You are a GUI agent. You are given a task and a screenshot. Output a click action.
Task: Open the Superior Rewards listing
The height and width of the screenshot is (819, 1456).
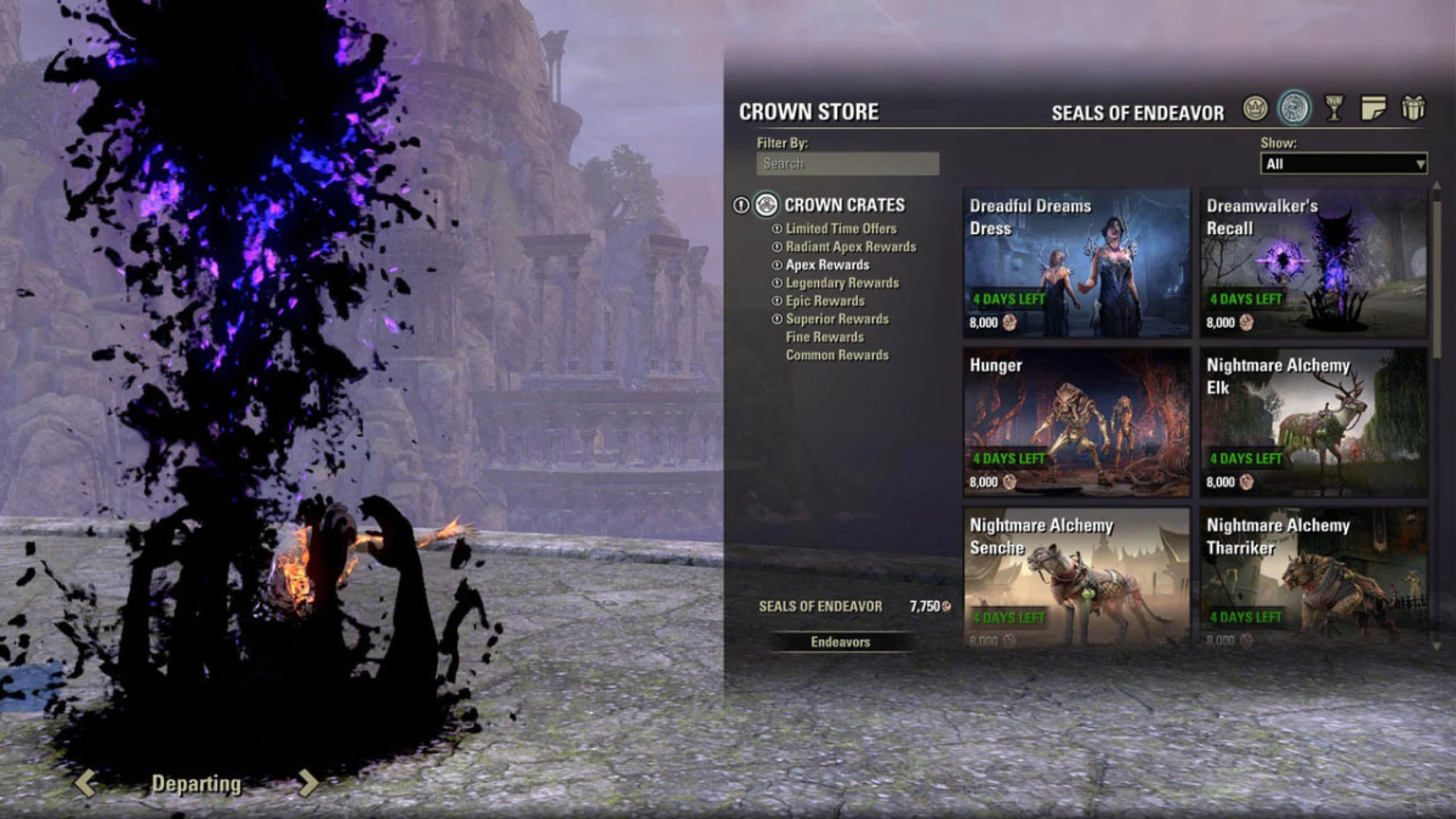pos(838,319)
